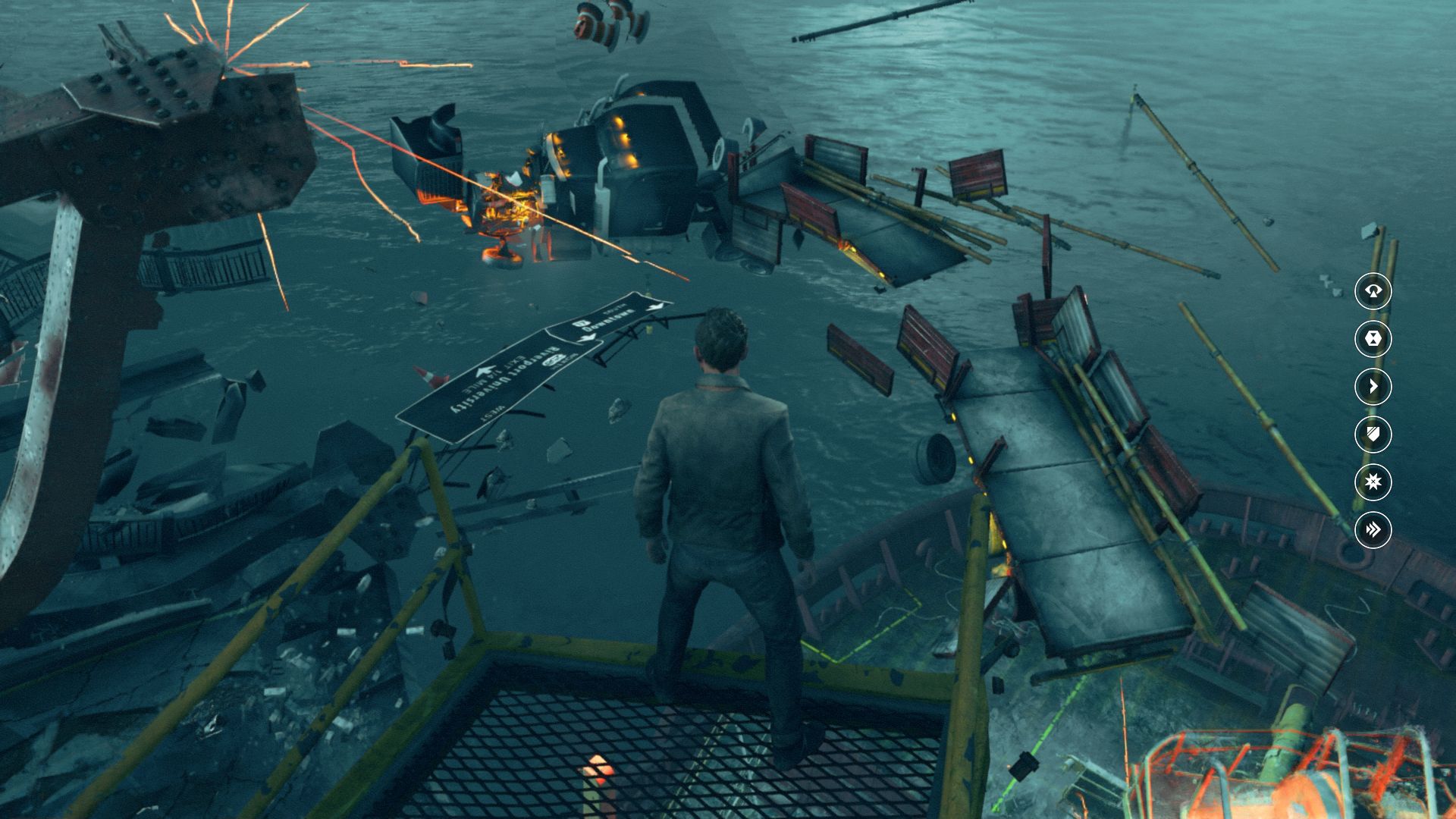Select the Time Stop hexagon hourglass icon
1456x819 pixels.
coord(1373,339)
